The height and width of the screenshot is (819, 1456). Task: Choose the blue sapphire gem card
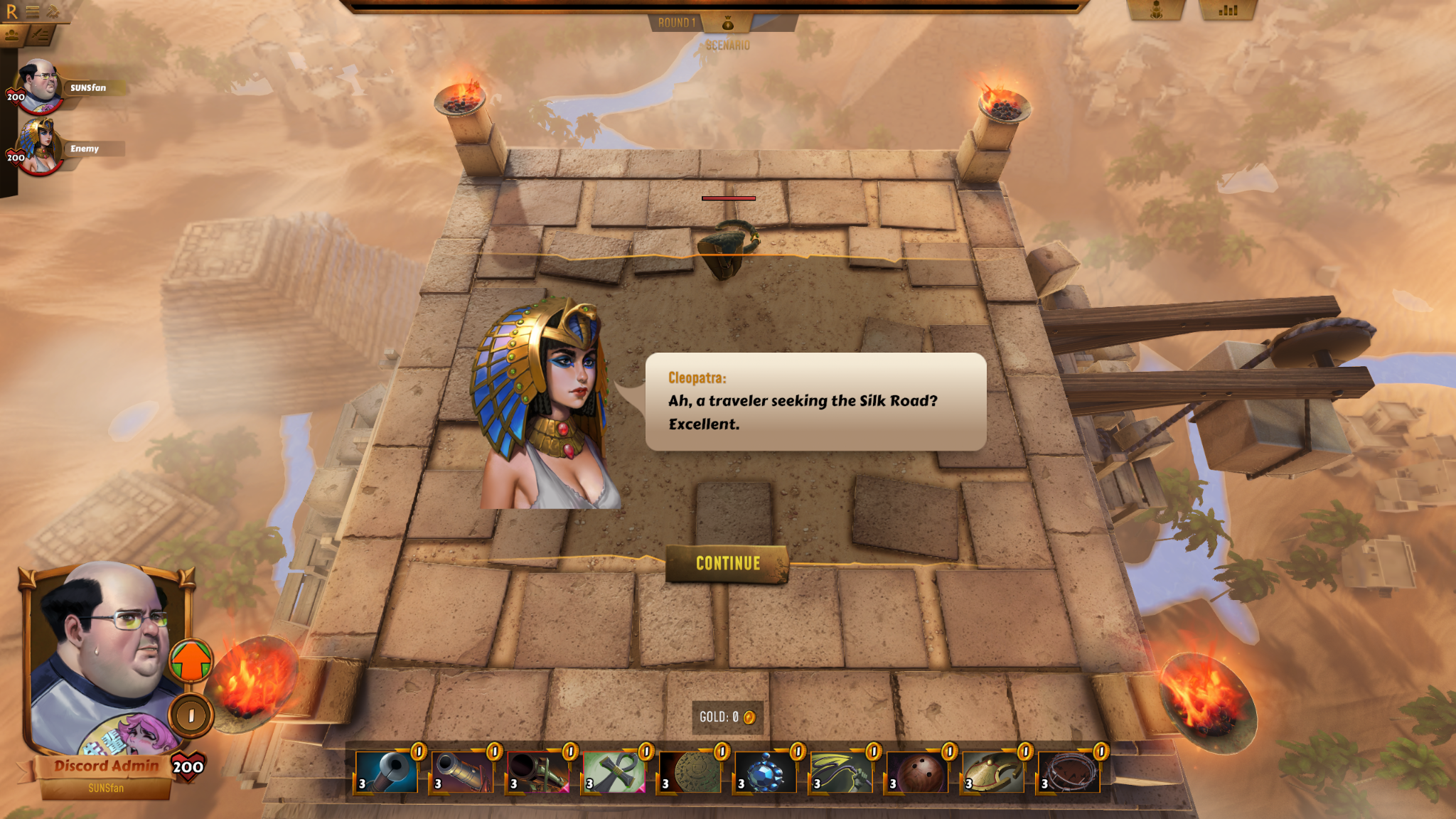click(764, 773)
